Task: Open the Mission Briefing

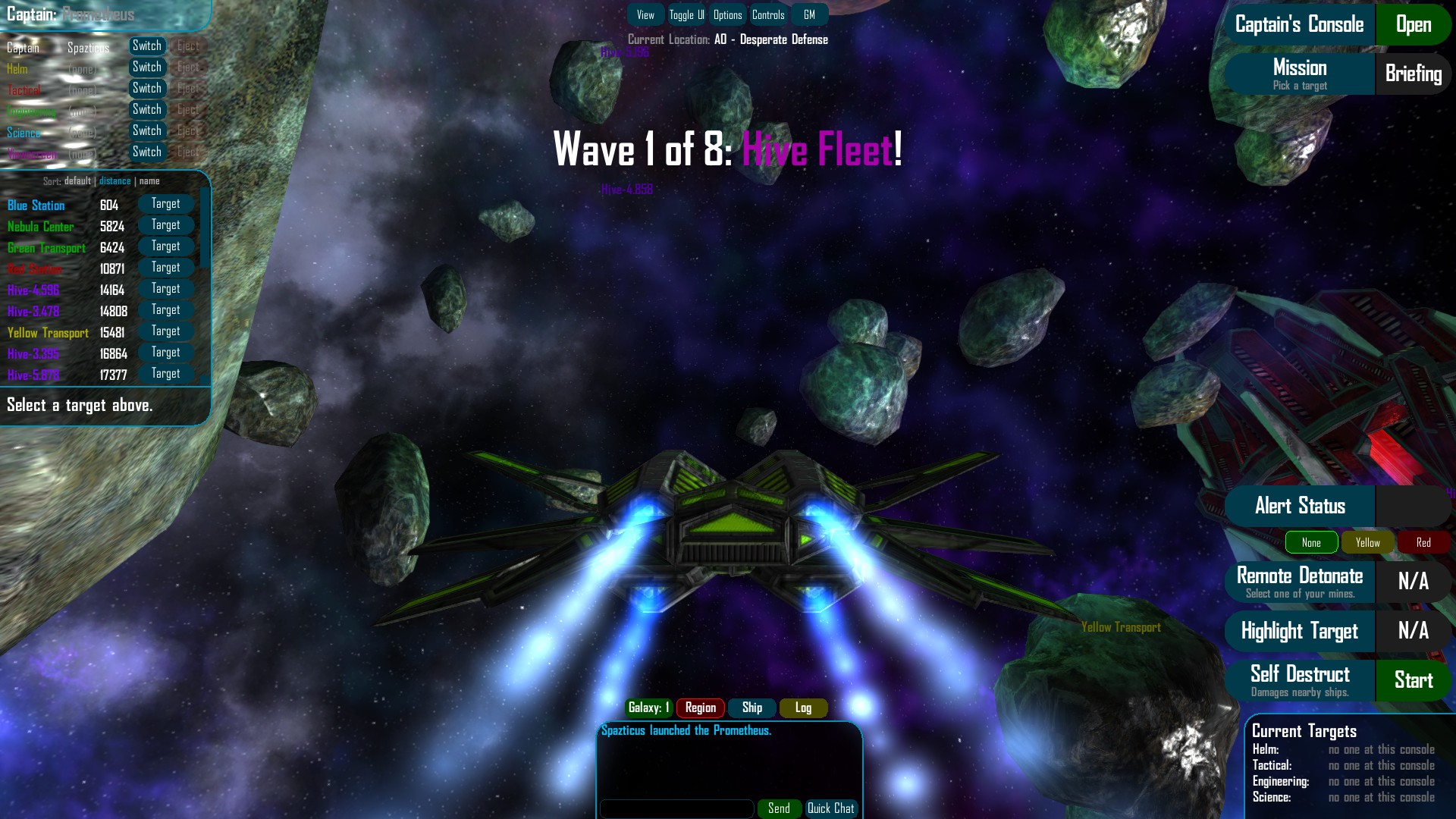Action: tap(1413, 74)
